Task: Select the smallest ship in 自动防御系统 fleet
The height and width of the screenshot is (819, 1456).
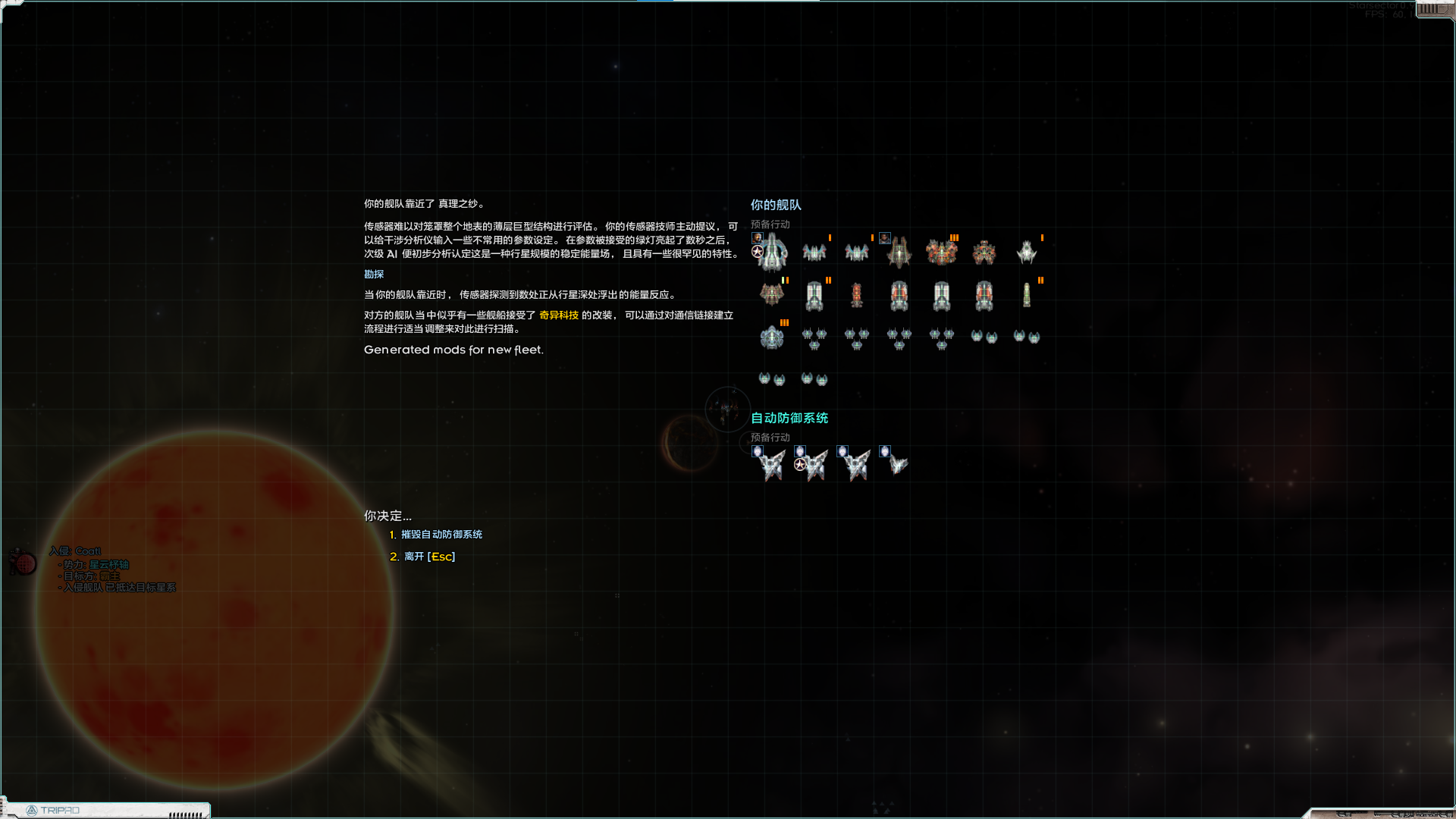Action: point(898,463)
